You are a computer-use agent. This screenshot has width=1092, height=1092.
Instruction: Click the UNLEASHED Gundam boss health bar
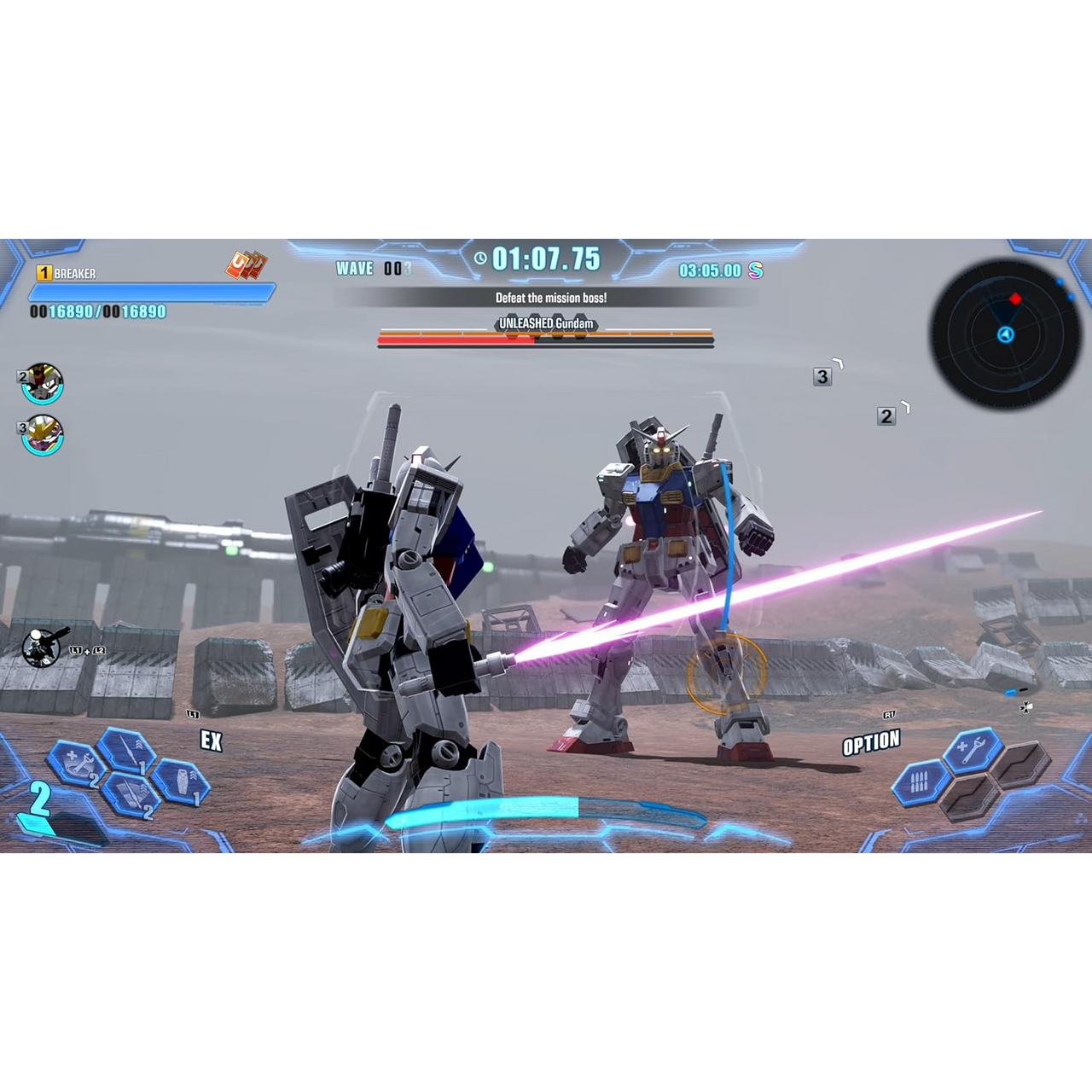[544, 340]
